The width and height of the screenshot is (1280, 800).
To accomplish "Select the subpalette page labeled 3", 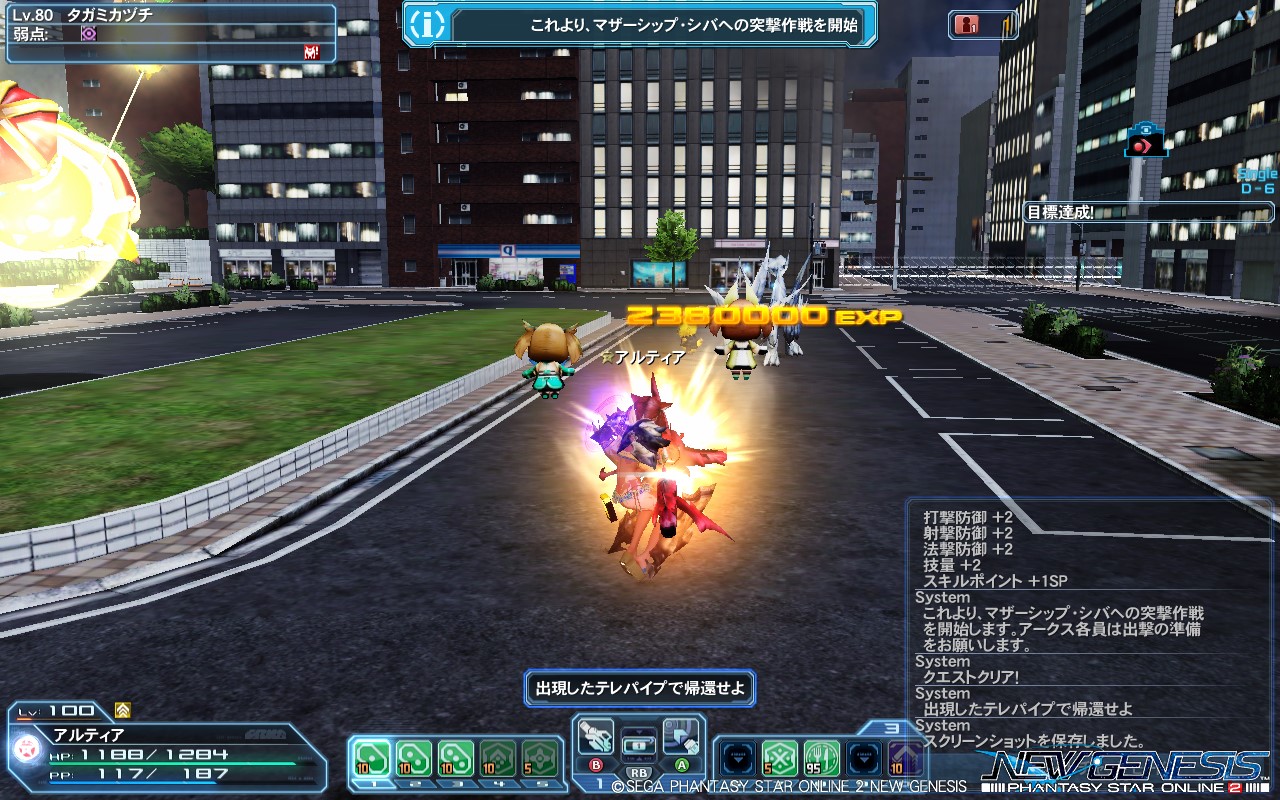I will pyautogui.click(x=893, y=729).
